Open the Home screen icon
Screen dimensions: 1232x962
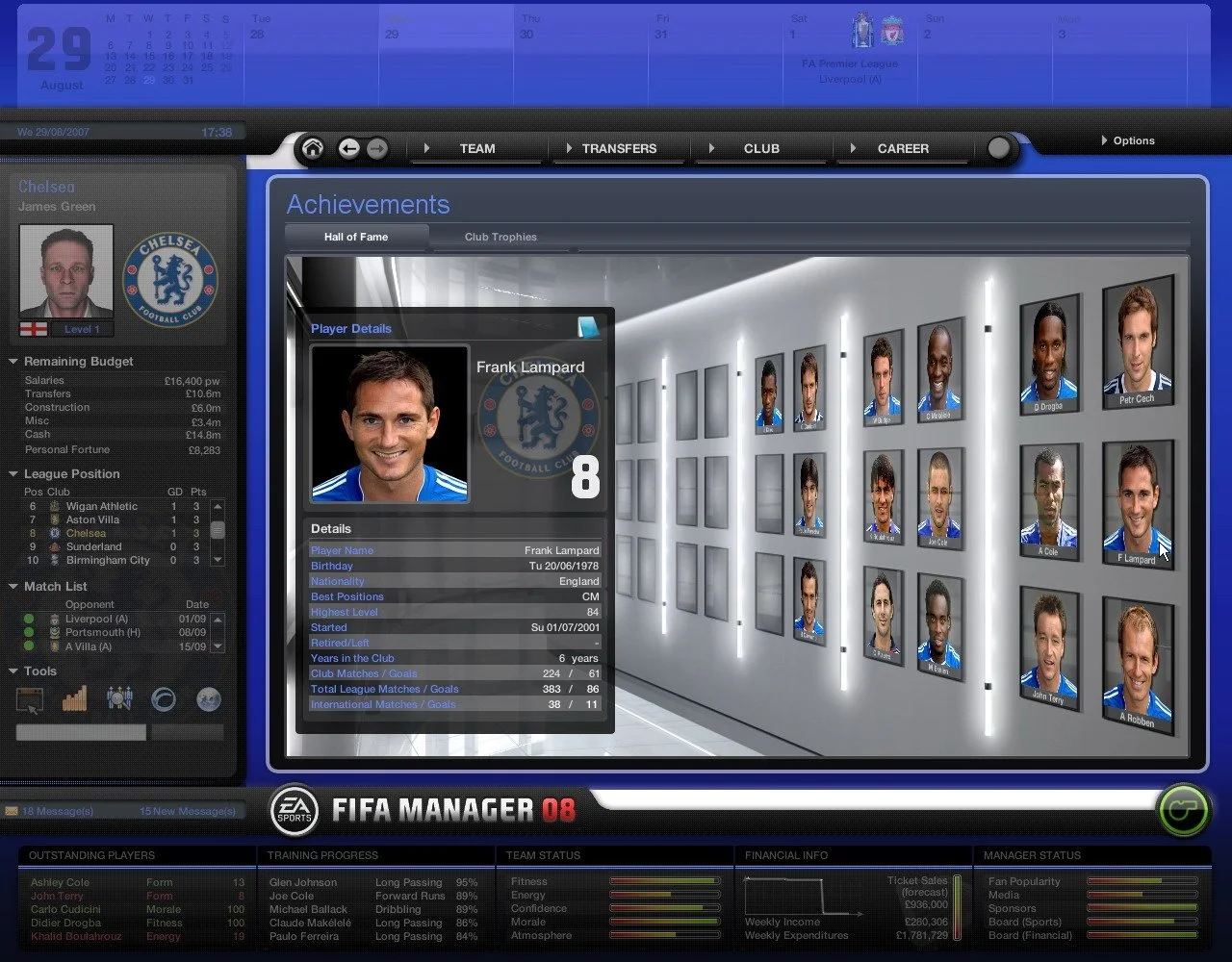pos(310,148)
